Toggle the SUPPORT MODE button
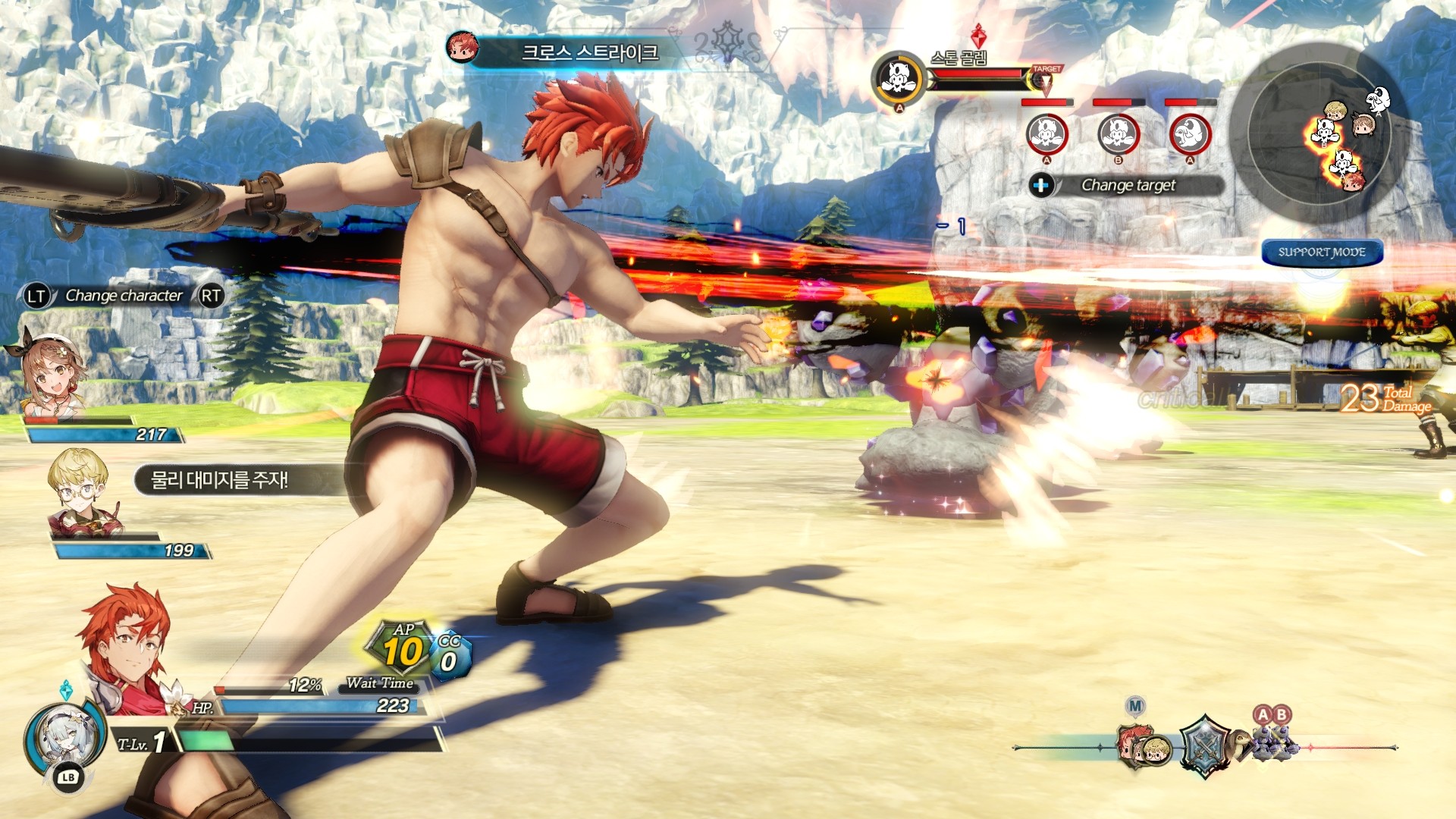The height and width of the screenshot is (819, 1456). (x=1322, y=253)
